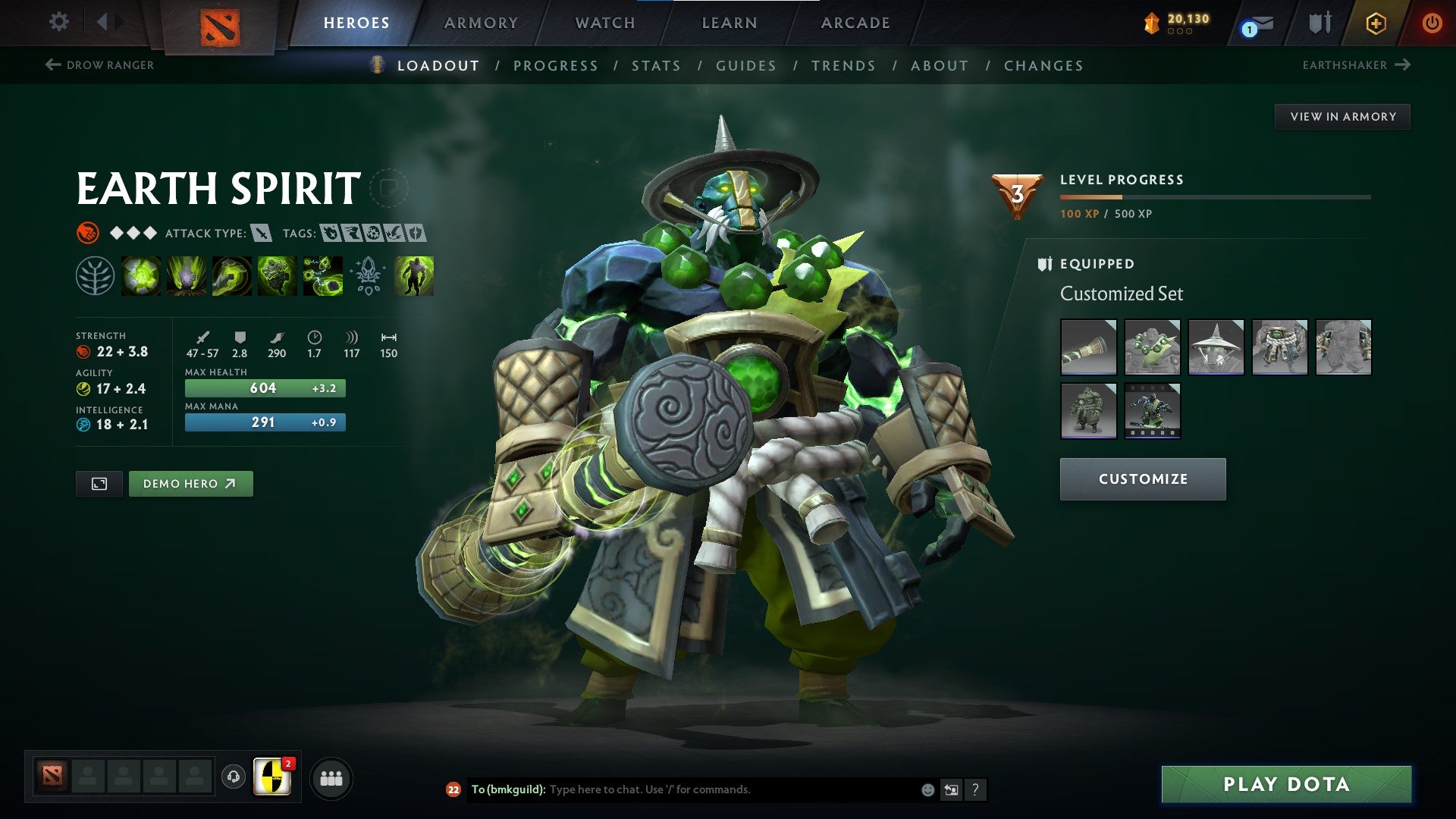Select Earth Spirit's ultimate ability icon

click(323, 277)
